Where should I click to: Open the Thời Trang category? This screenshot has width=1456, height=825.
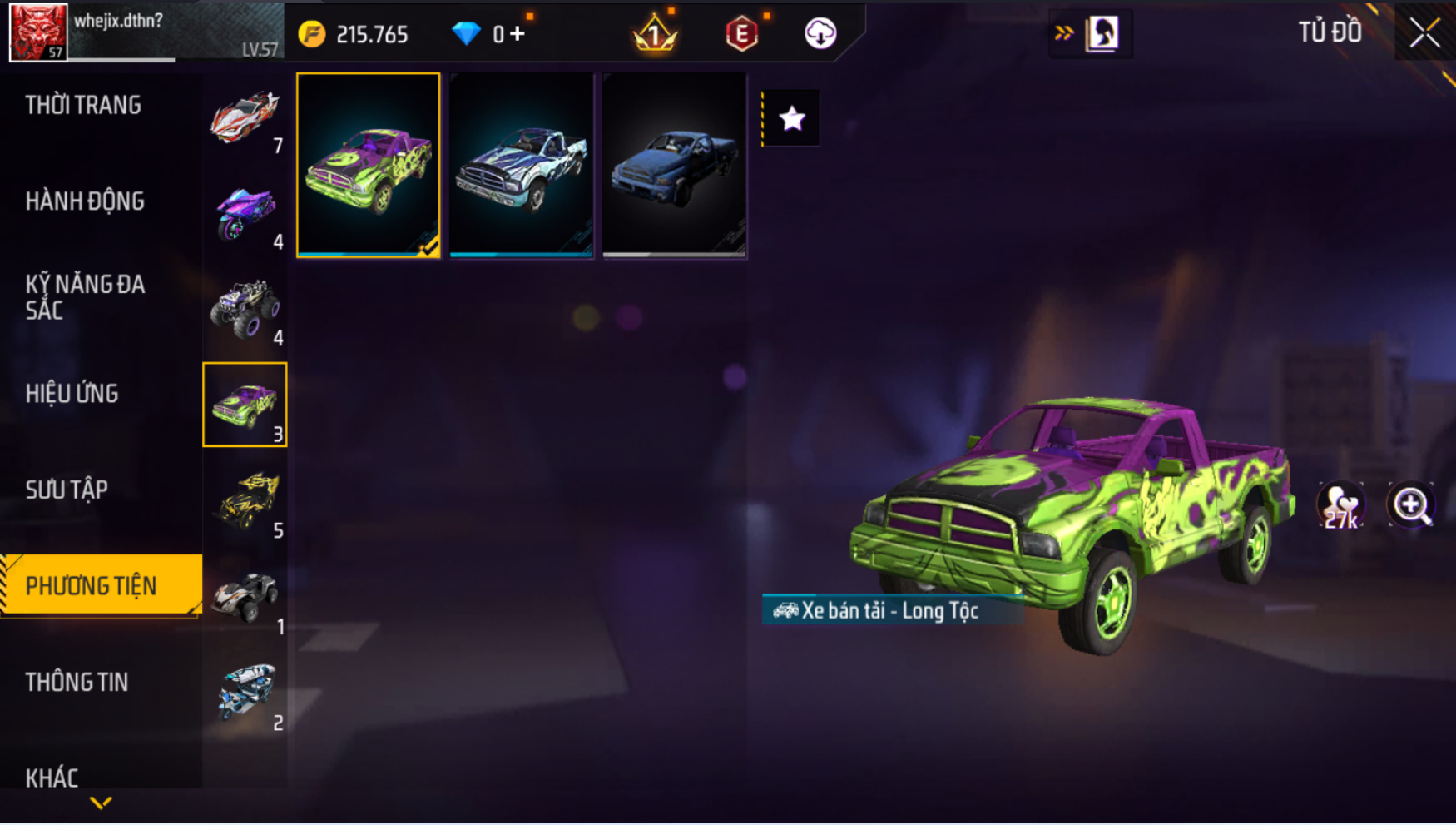pos(83,106)
